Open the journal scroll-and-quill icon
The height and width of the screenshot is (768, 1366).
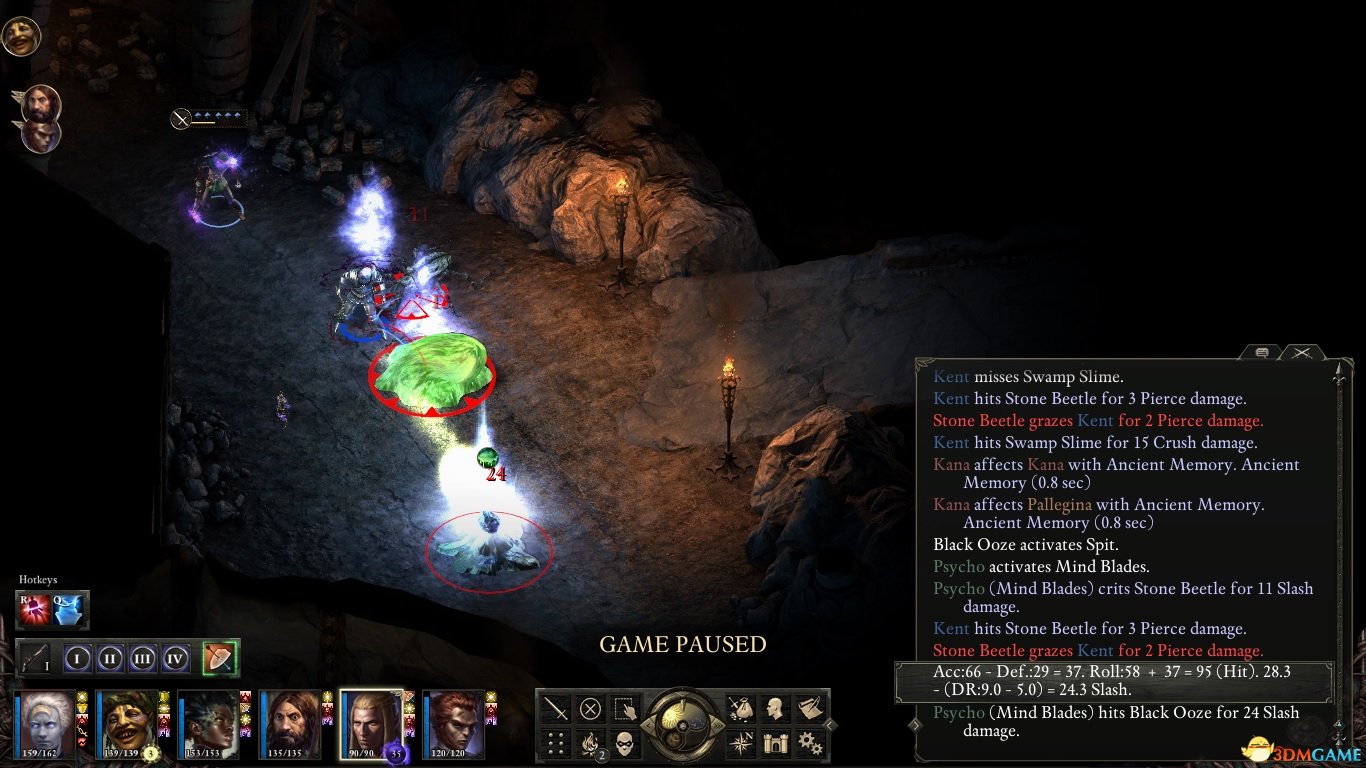pos(809,709)
